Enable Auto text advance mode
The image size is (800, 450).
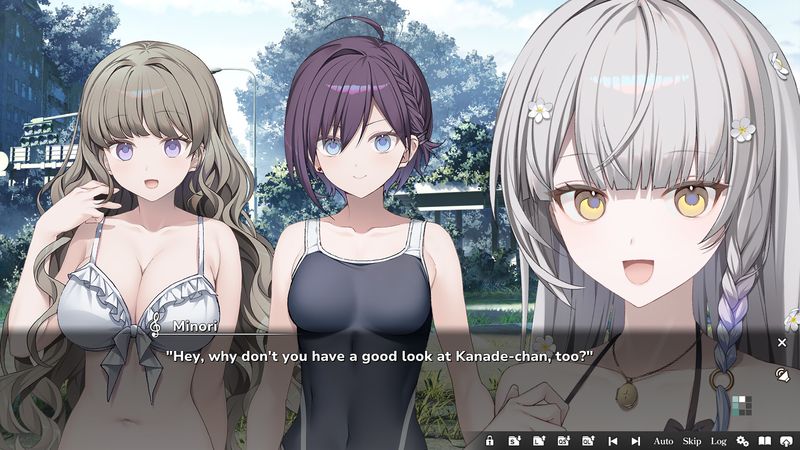click(663, 441)
